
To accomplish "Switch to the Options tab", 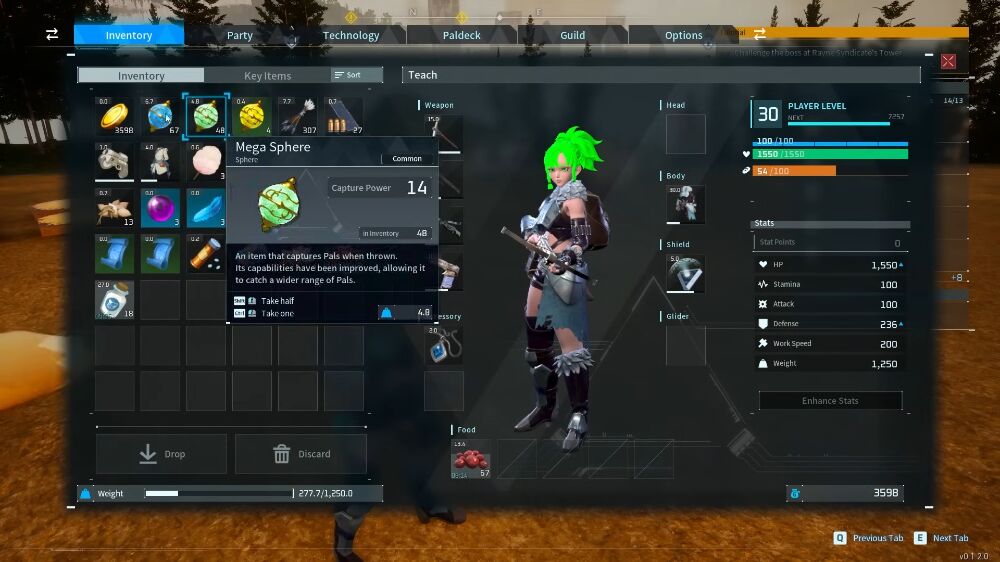I will [684, 35].
